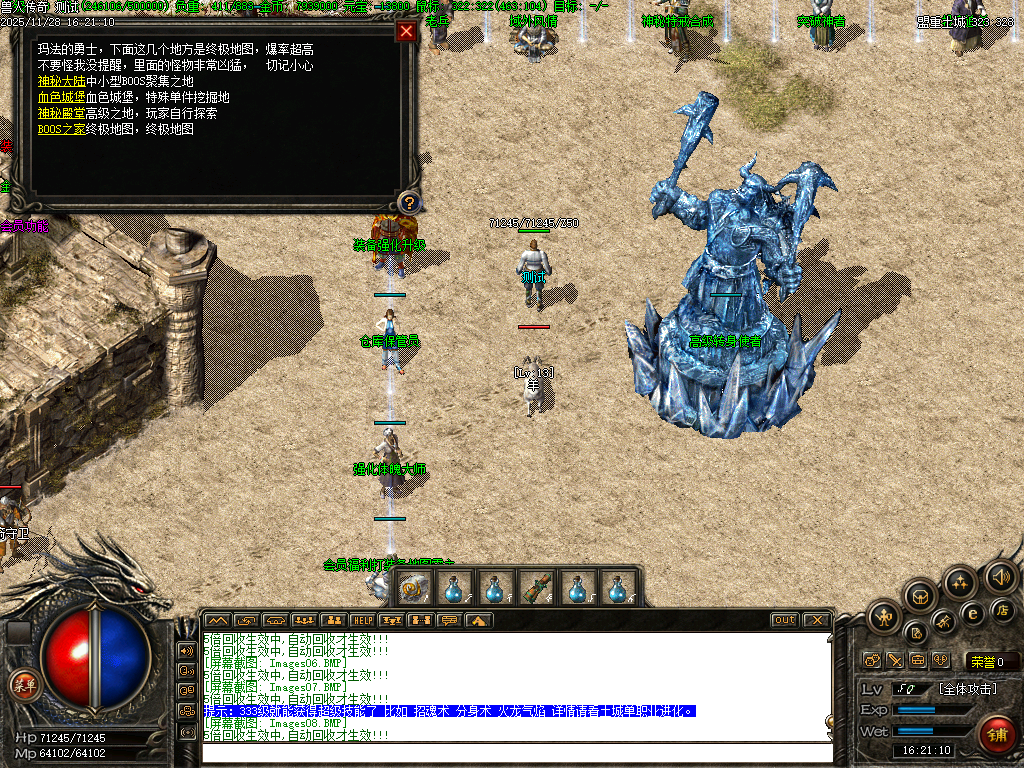Choose the 神秘大陆 teleport link

[x=62, y=81]
